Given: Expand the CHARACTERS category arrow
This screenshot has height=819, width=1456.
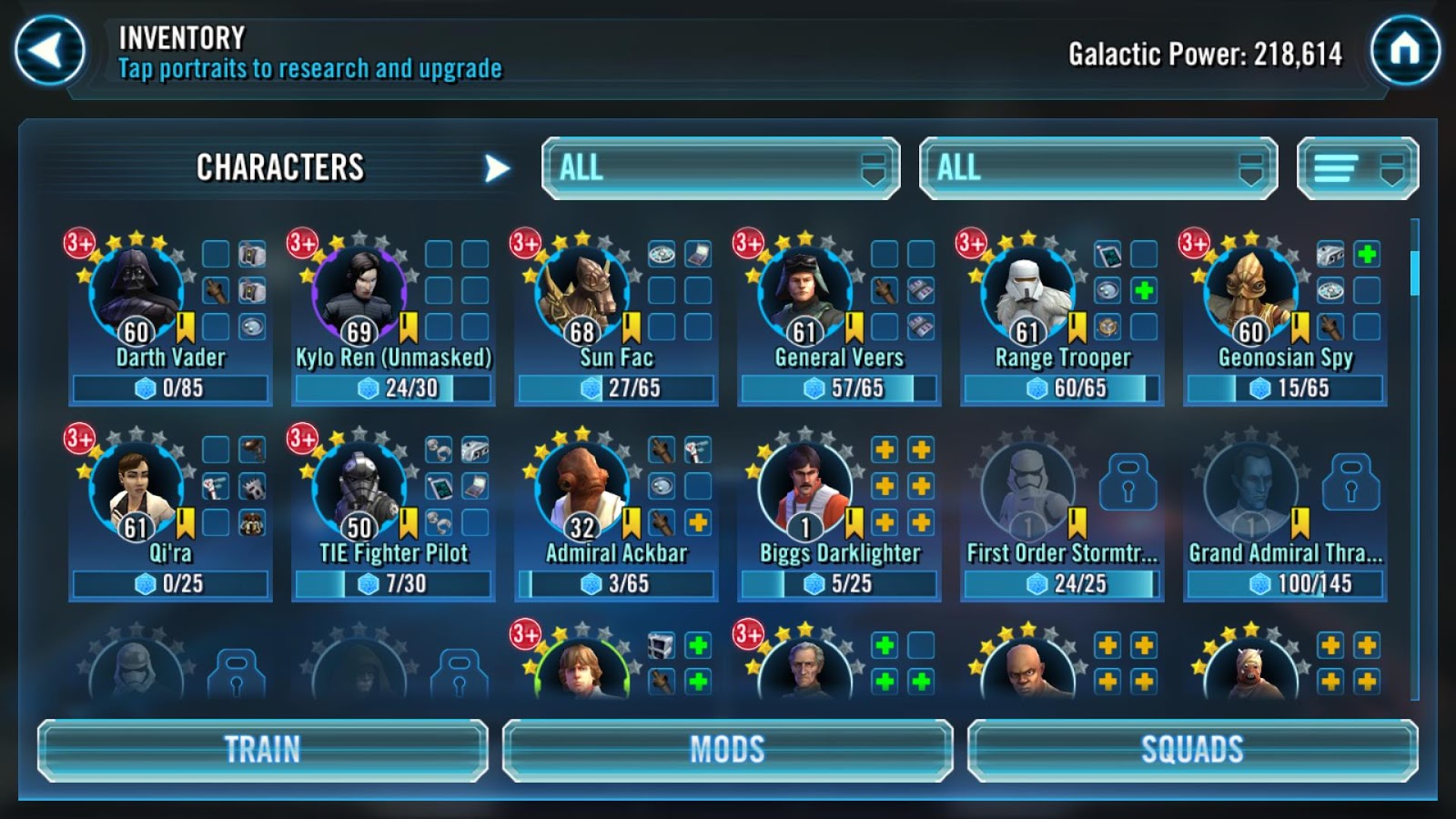Looking at the screenshot, I should tap(495, 167).
